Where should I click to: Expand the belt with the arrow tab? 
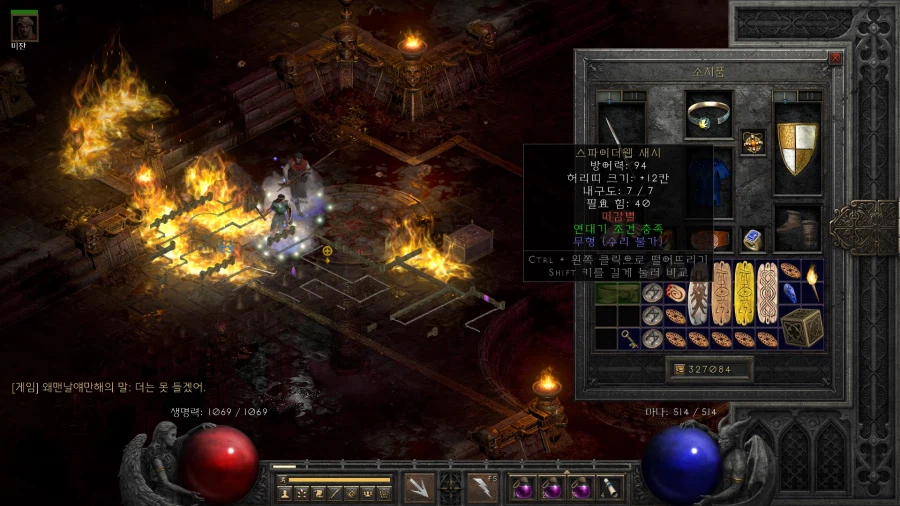(566, 471)
